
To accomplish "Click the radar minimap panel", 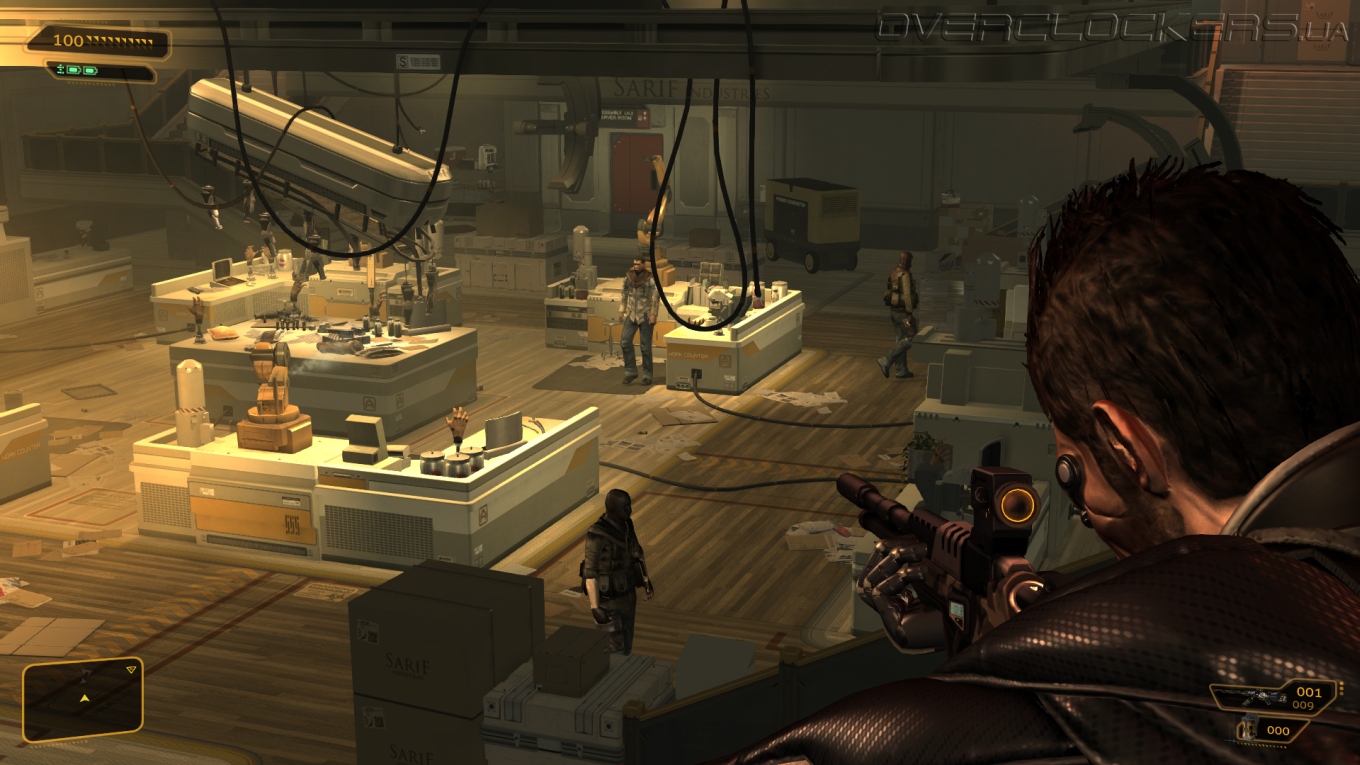I will (83, 699).
